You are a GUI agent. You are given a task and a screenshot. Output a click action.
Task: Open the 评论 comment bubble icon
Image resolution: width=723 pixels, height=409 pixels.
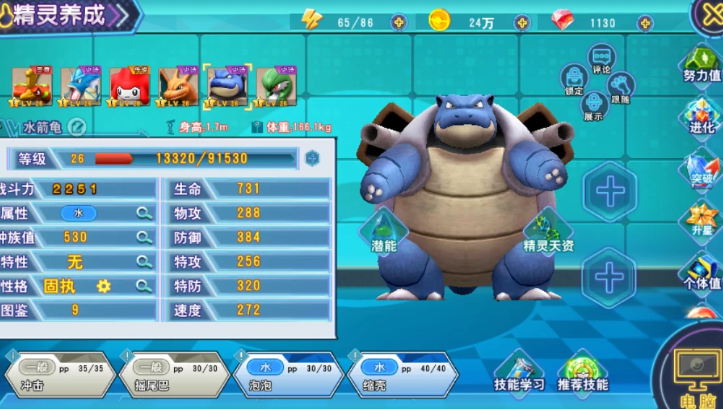(x=602, y=59)
